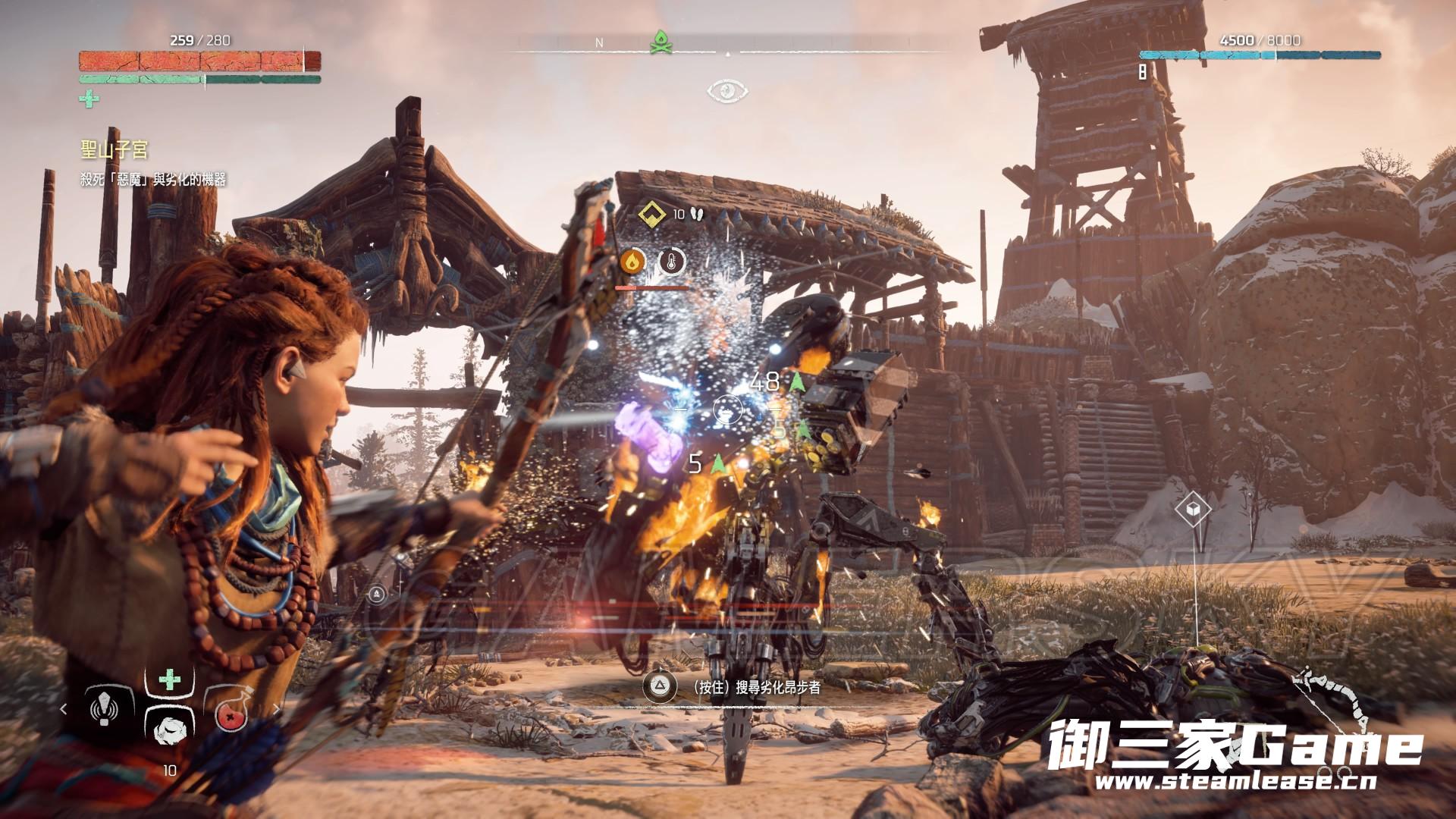The height and width of the screenshot is (819, 1456).
Task: Use the green cross medicine pouch slot
Action: 170,679
